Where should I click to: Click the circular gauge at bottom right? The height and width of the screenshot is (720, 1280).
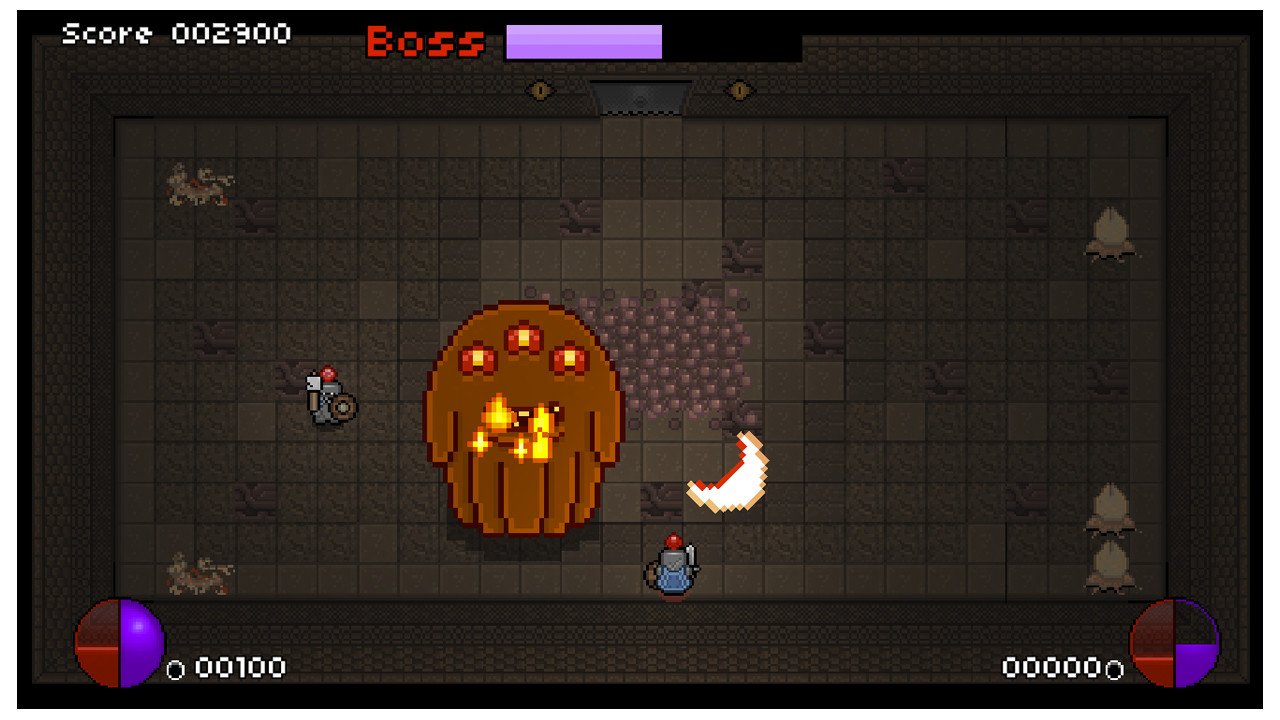pos(1175,645)
